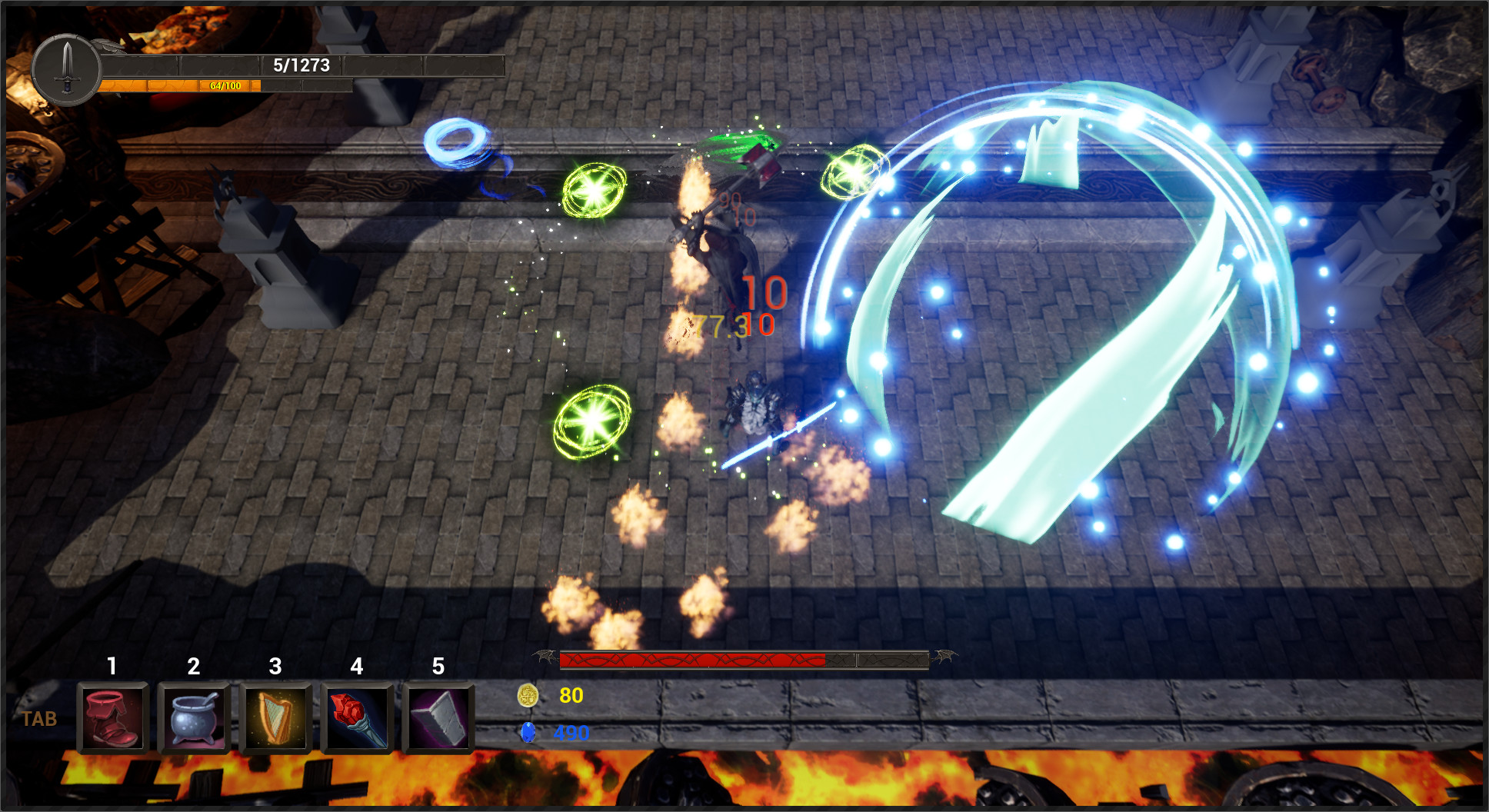Click the 5/1273 health readout
This screenshot has width=1489, height=812.
pos(301,66)
